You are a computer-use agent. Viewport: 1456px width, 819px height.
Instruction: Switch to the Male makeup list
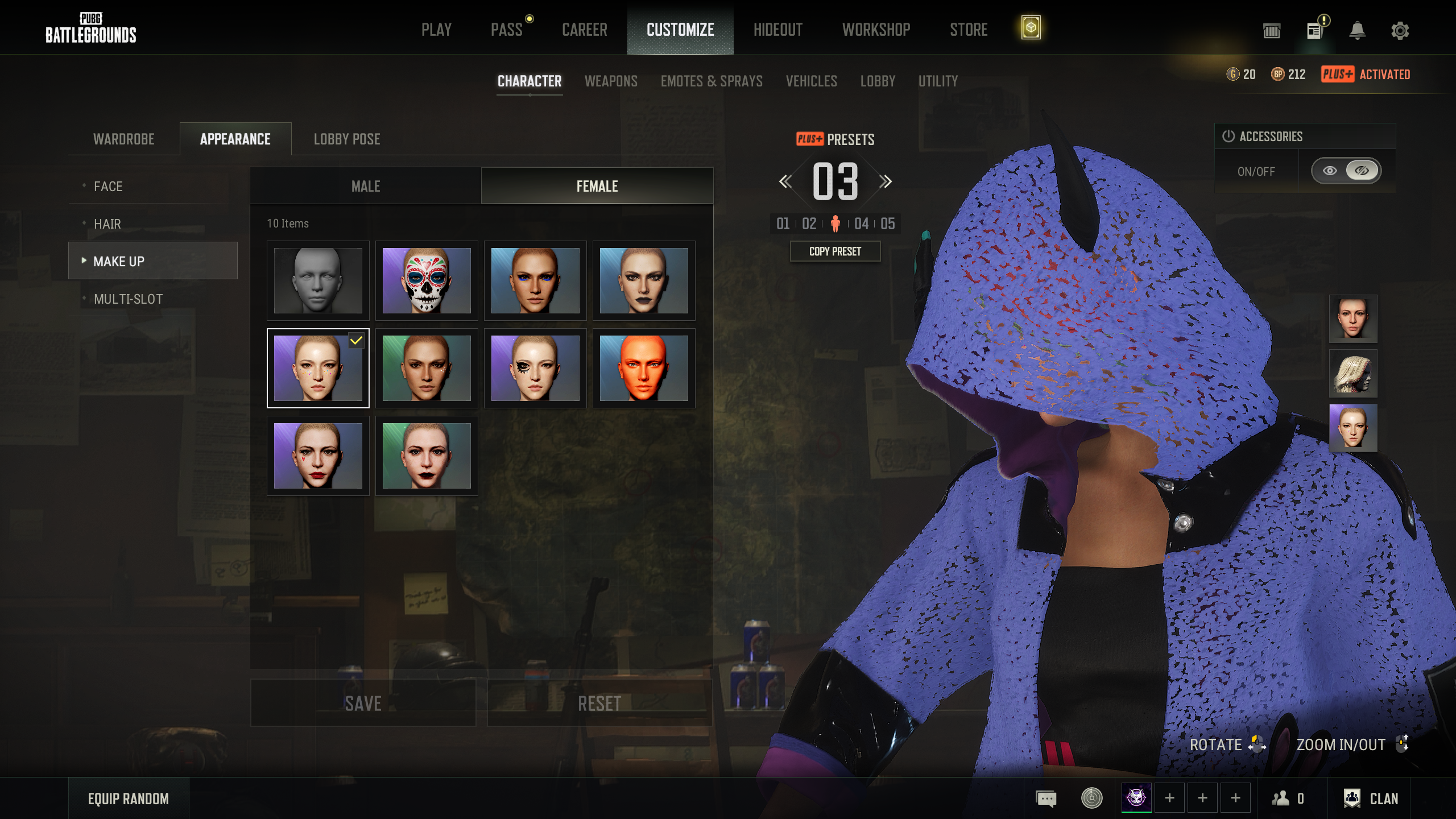366,187
